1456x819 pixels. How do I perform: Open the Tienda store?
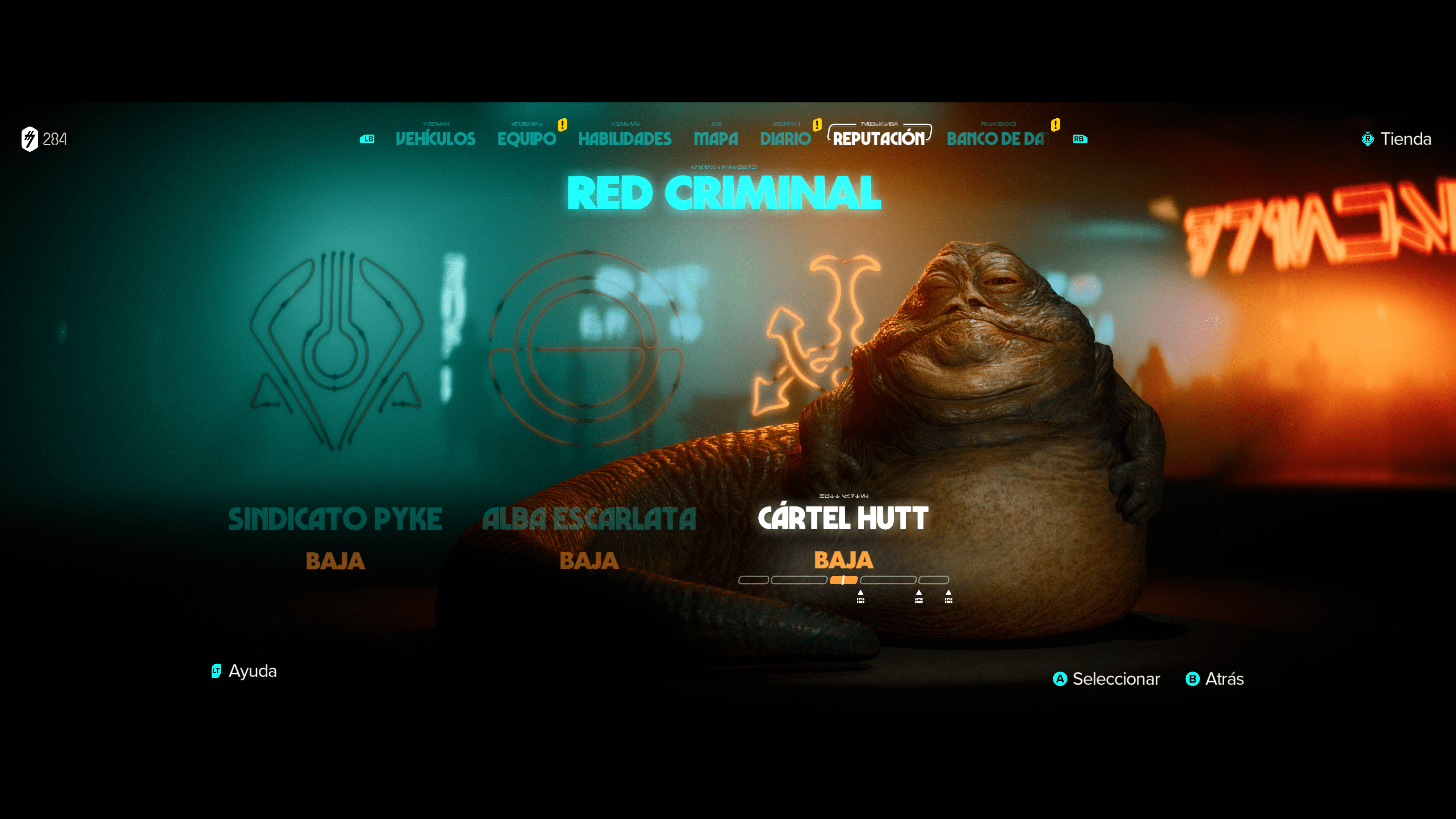[1396, 139]
